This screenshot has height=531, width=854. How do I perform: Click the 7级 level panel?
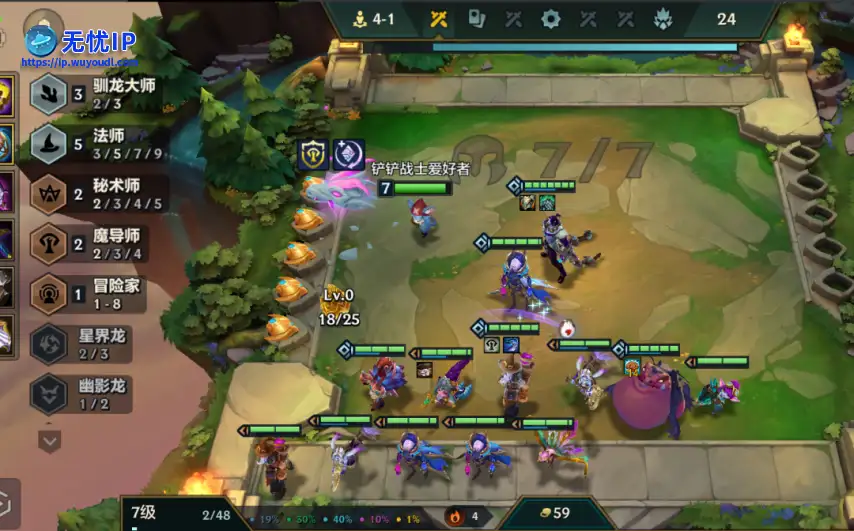coord(178,515)
